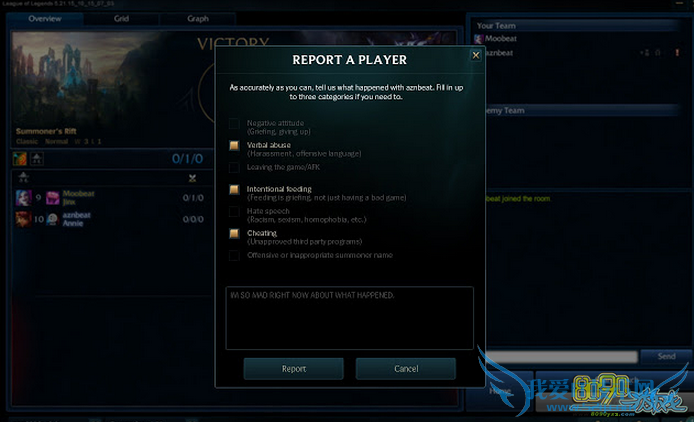Image resolution: width=694 pixels, height=422 pixels.
Task: Select the Hate speech checkbox
Action: point(234,212)
